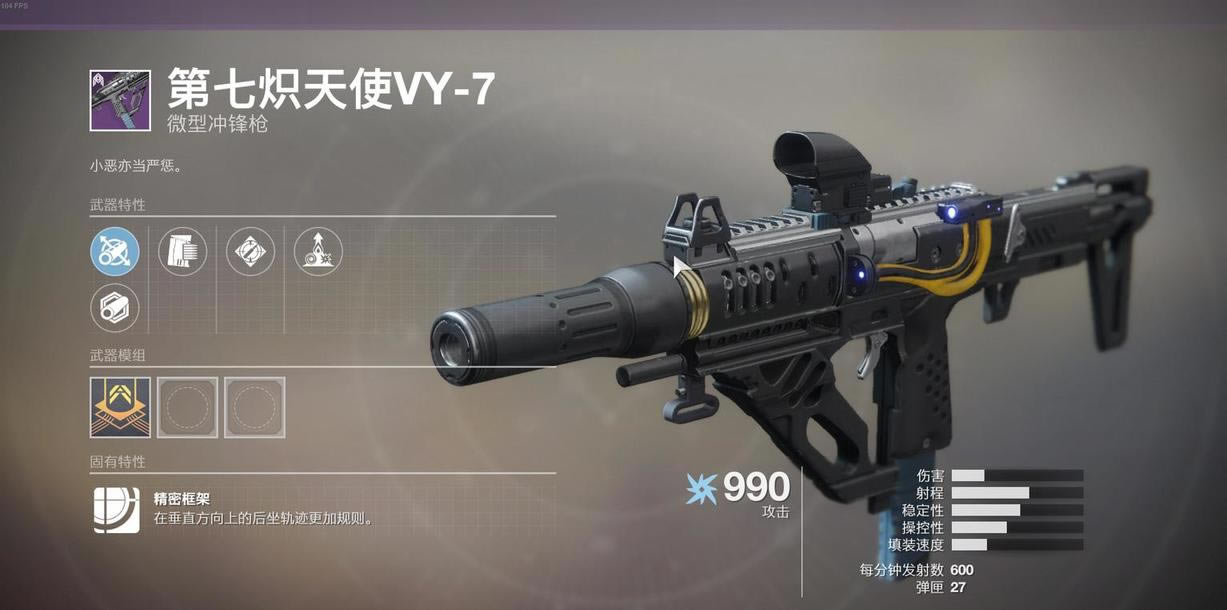Inspect the 精密框架 intrinsic perk icon
This screenshot has height=610, width=1227.
pyautogui.click(x=116, y=509)
